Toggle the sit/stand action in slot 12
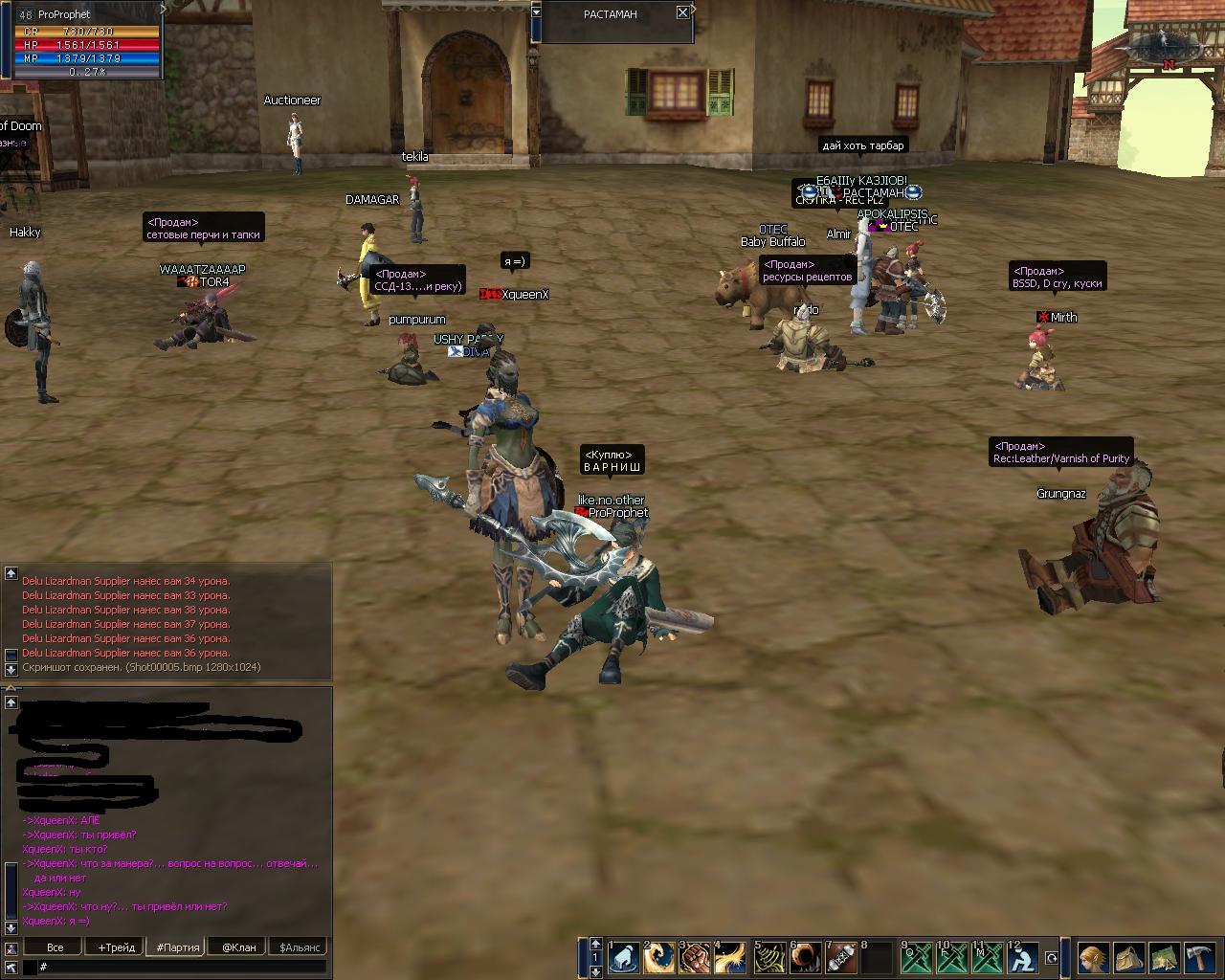1225x980 pixels. point(1024,957)
